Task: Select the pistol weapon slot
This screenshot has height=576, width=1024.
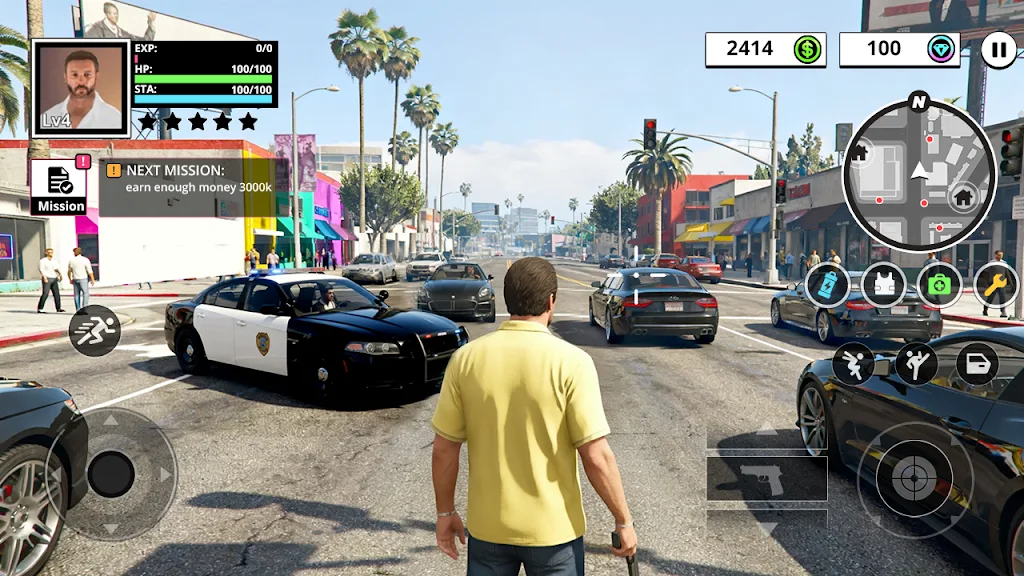Action: (x=766, y=479)
